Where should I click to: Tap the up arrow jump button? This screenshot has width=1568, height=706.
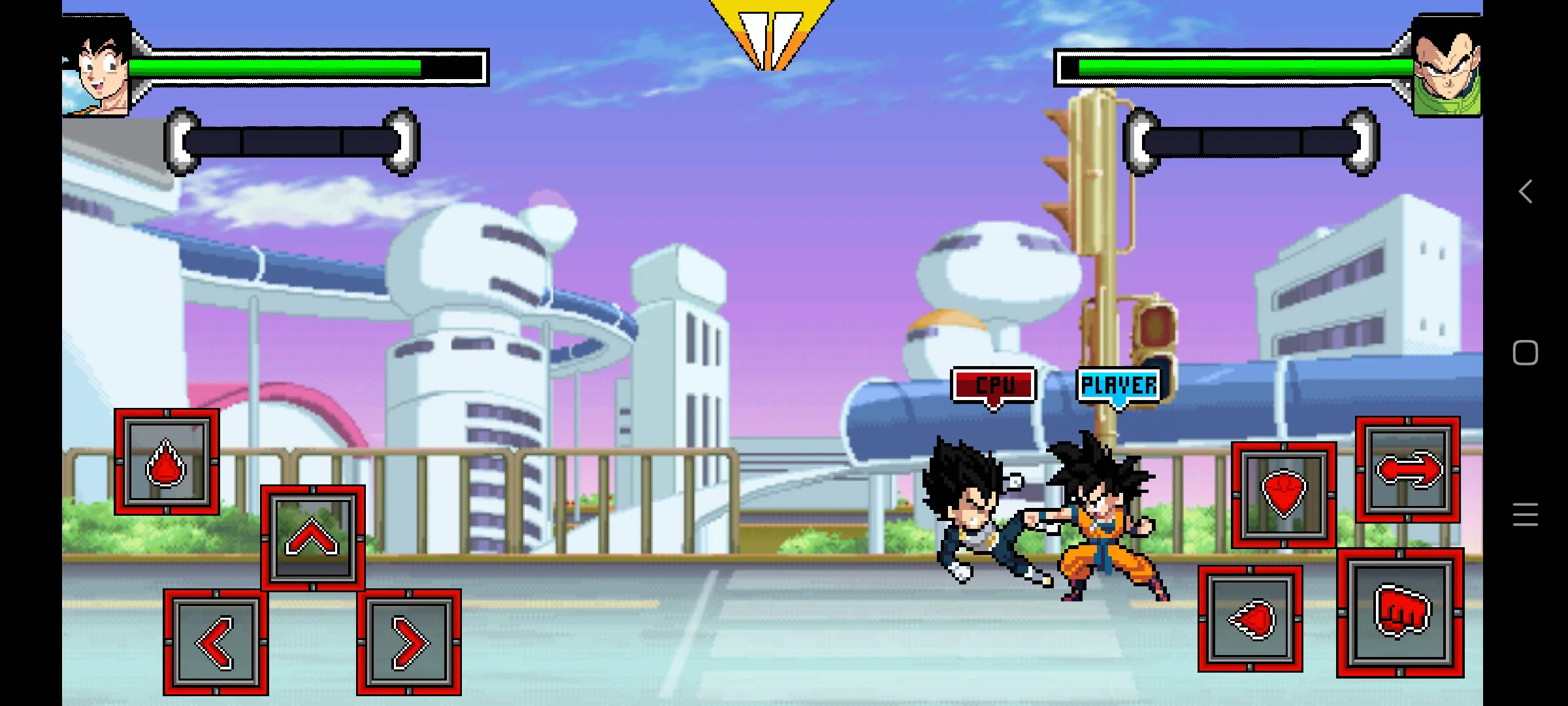coord(313,538)
